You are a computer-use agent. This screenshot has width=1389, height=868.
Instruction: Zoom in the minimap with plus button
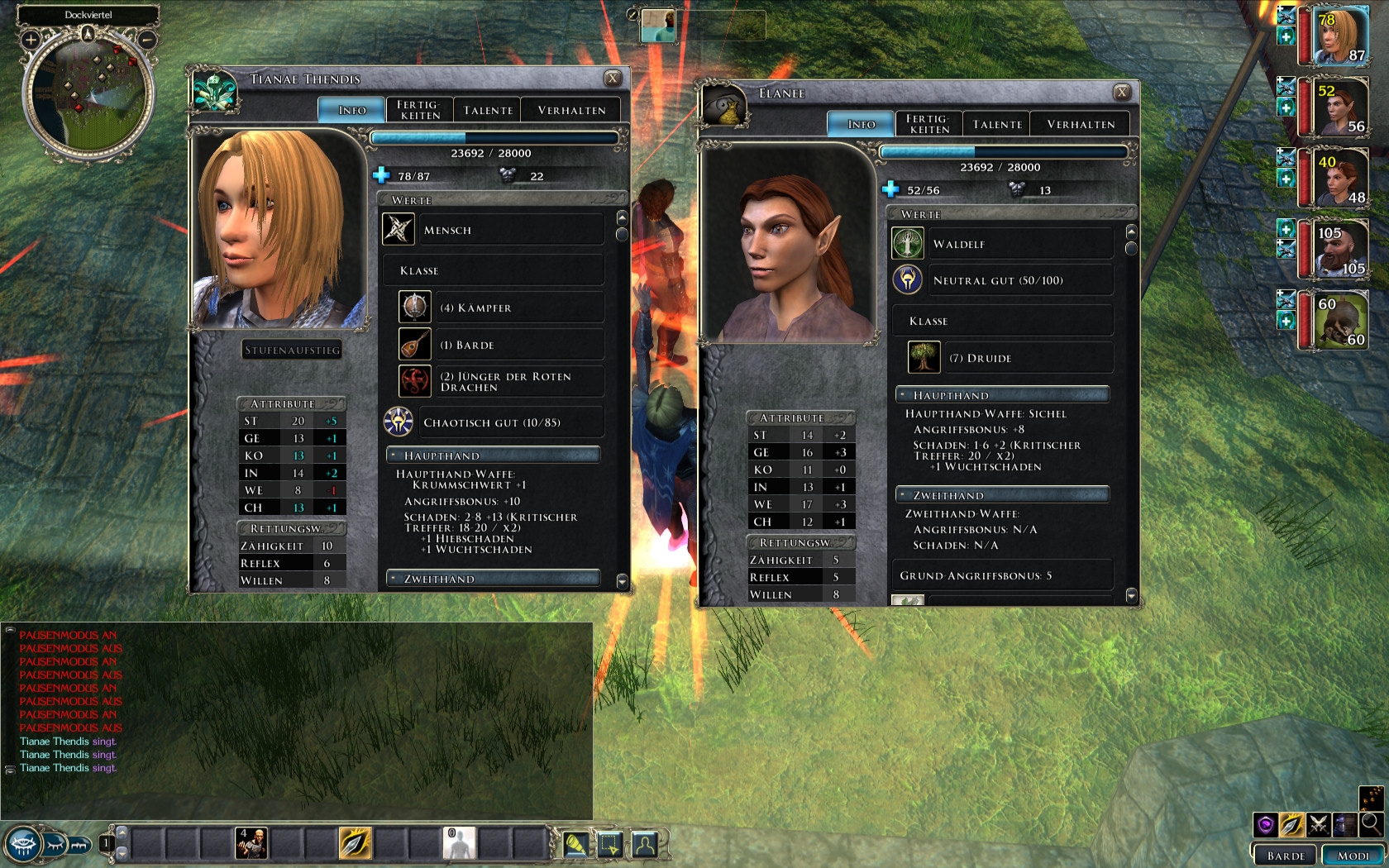coord(31,39)
